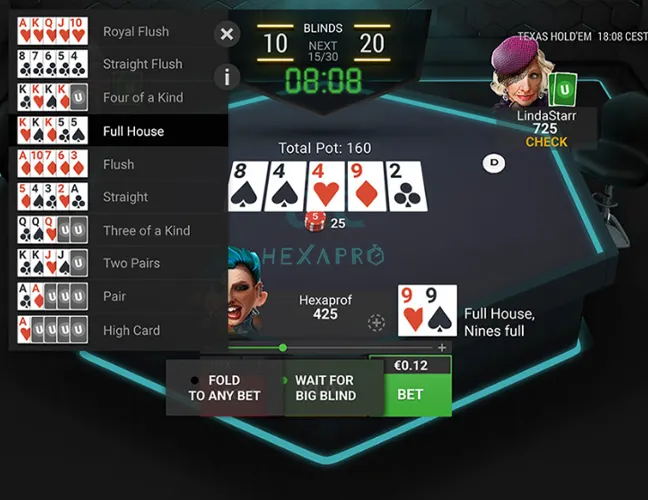Open the info button below the close icon
648x500 pixels.
[227, 76]
